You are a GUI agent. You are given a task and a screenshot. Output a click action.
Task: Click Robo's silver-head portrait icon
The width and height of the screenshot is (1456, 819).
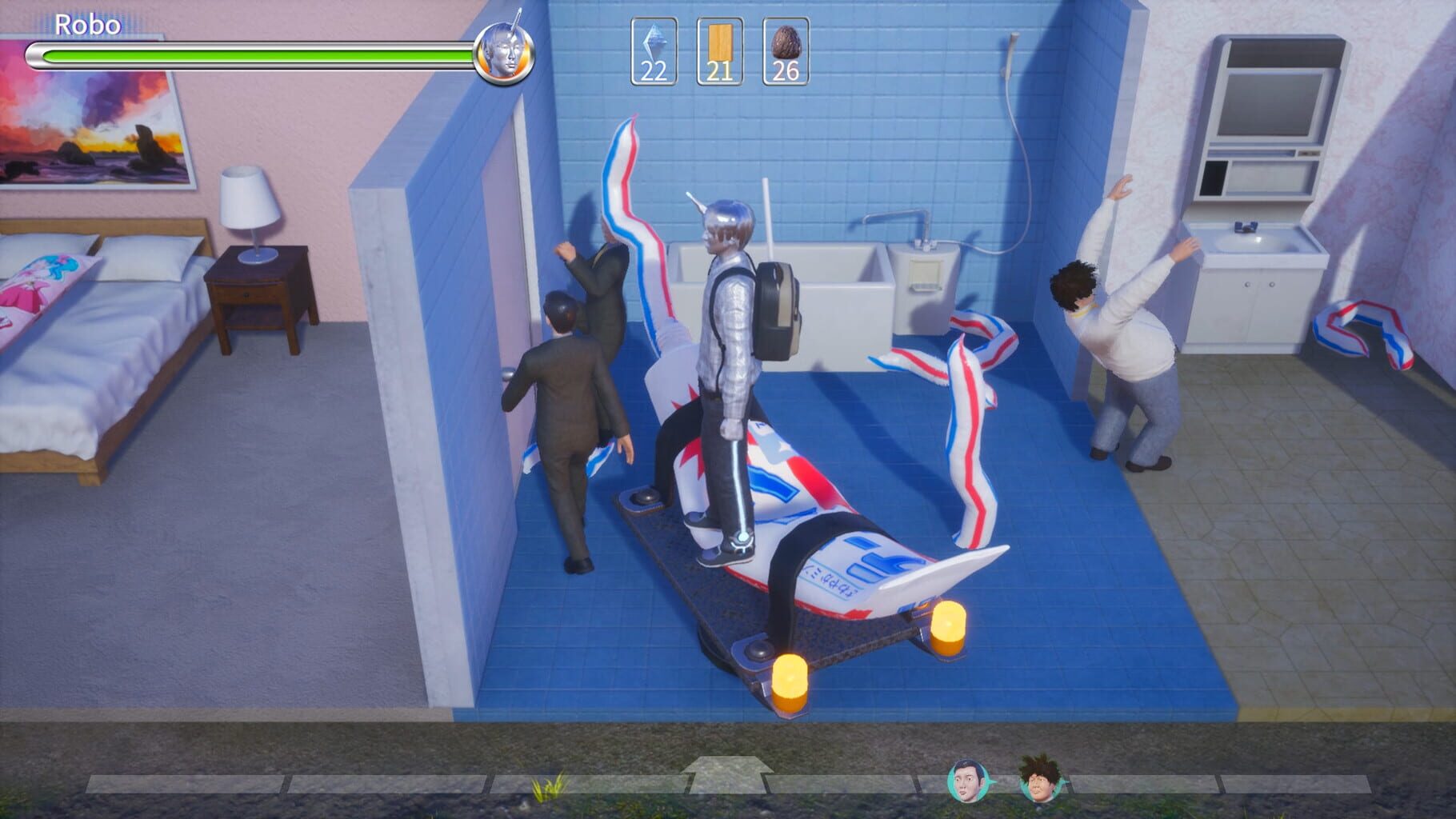502,54
